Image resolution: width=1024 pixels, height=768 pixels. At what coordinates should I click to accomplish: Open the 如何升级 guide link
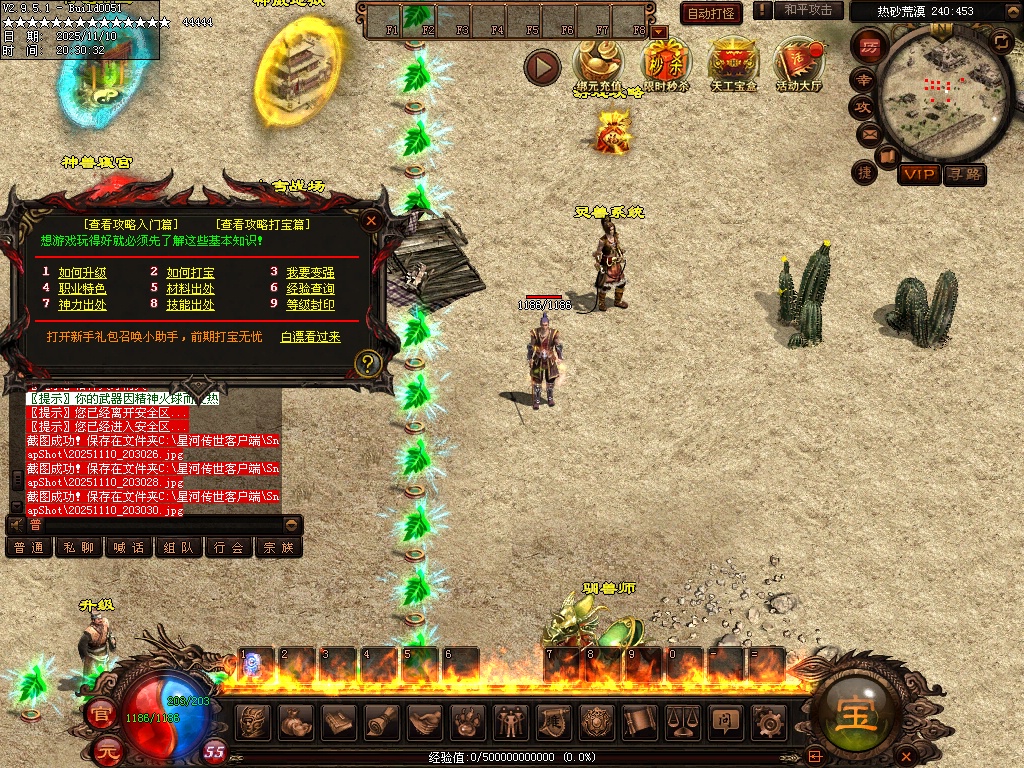pos(82,272)
